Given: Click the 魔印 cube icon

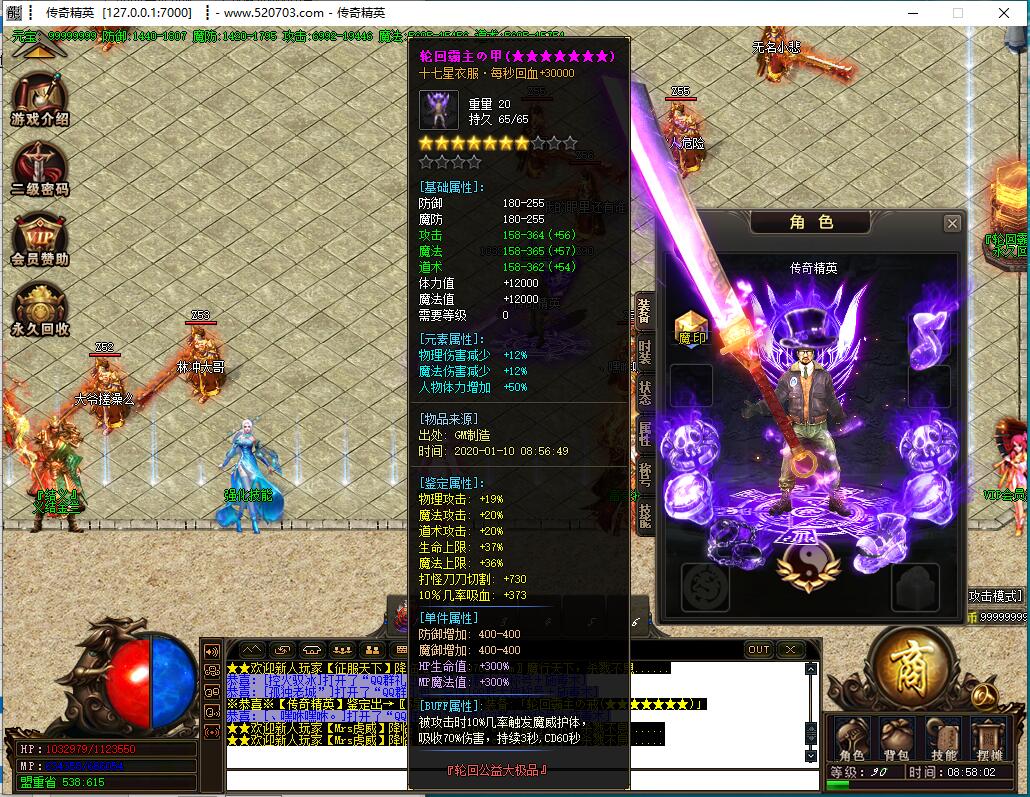Looking at the screenshot, I should pyautogui.click(x=691, y=326).
